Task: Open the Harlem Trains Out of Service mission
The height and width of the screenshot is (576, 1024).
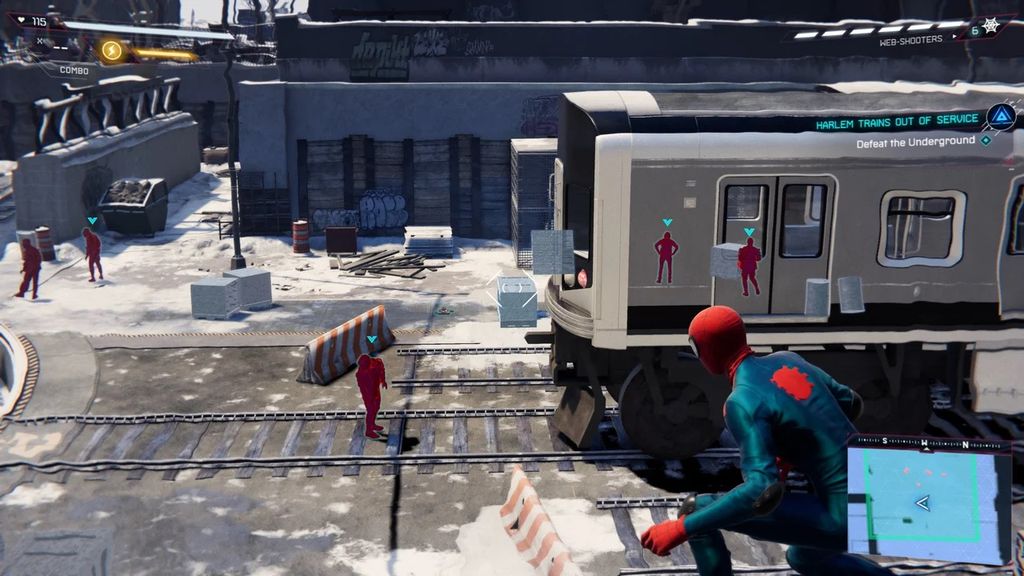Action: (x=897, y=123)
